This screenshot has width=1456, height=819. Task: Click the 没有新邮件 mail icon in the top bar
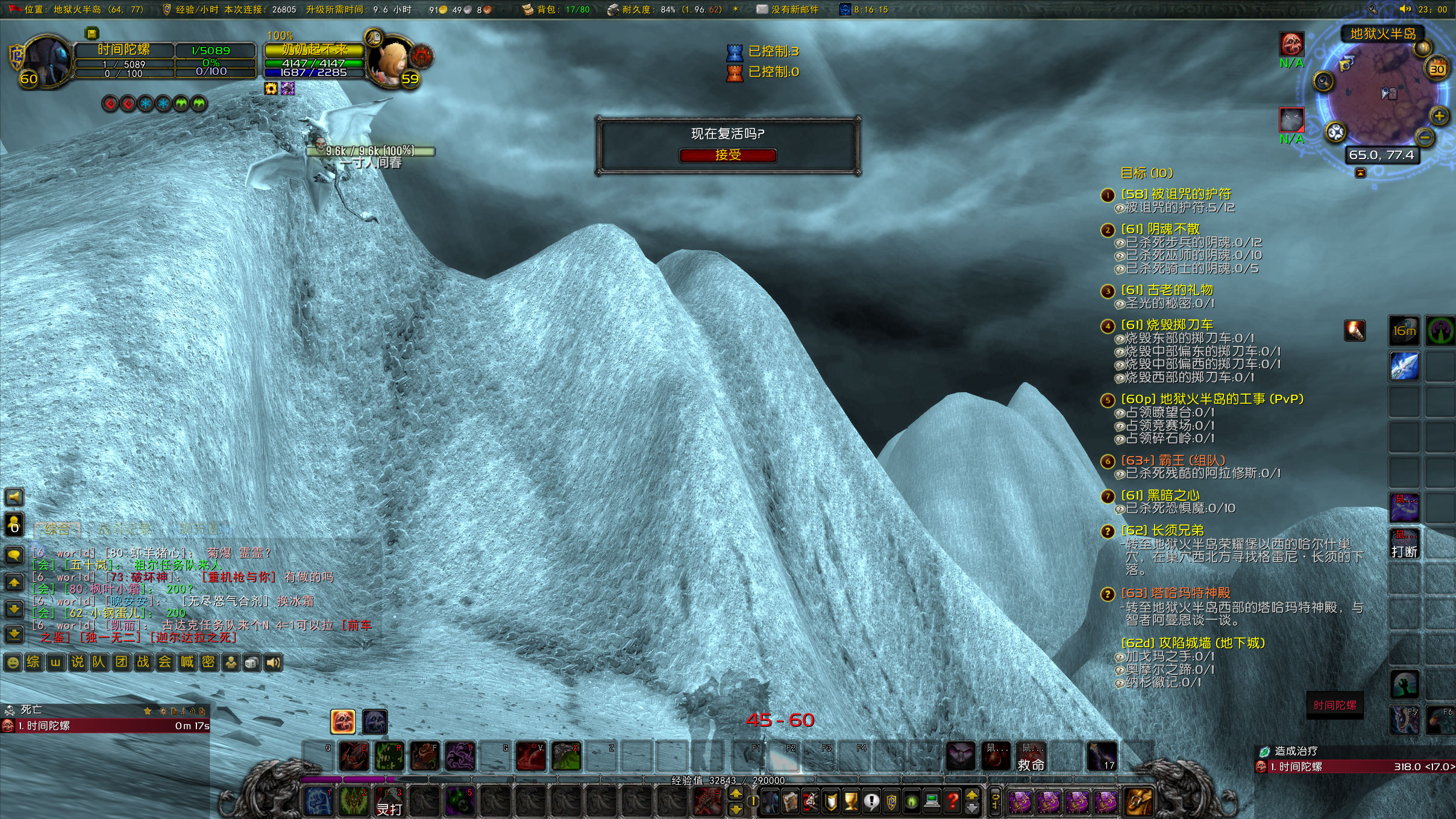pyautogui.click(x=762, y=9)
